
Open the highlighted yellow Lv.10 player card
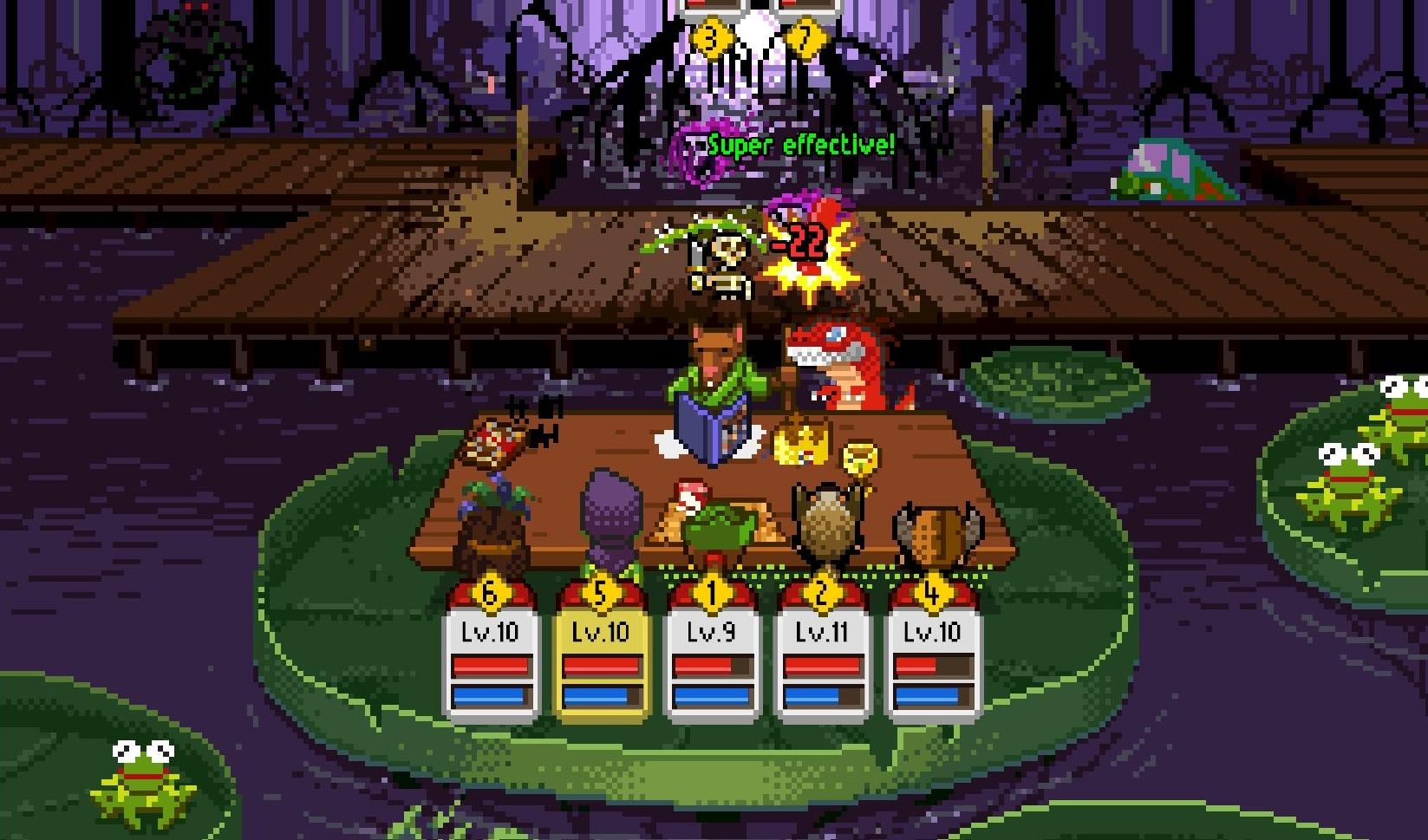pos(601,656)
